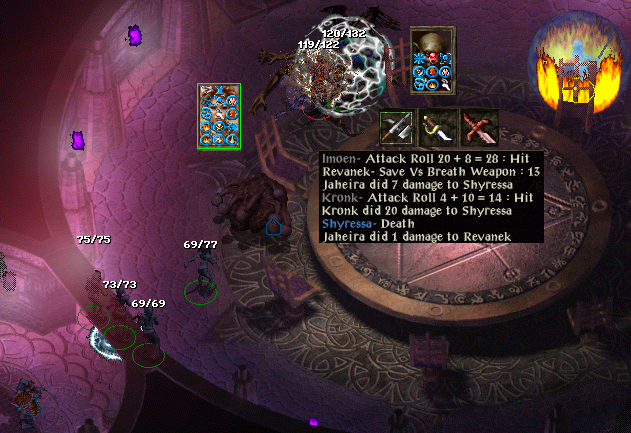Image resolution: width=631 pixels, height=433 pixels.
Task: Select the axe and blade weapon slot
Action: click(397, 128)
